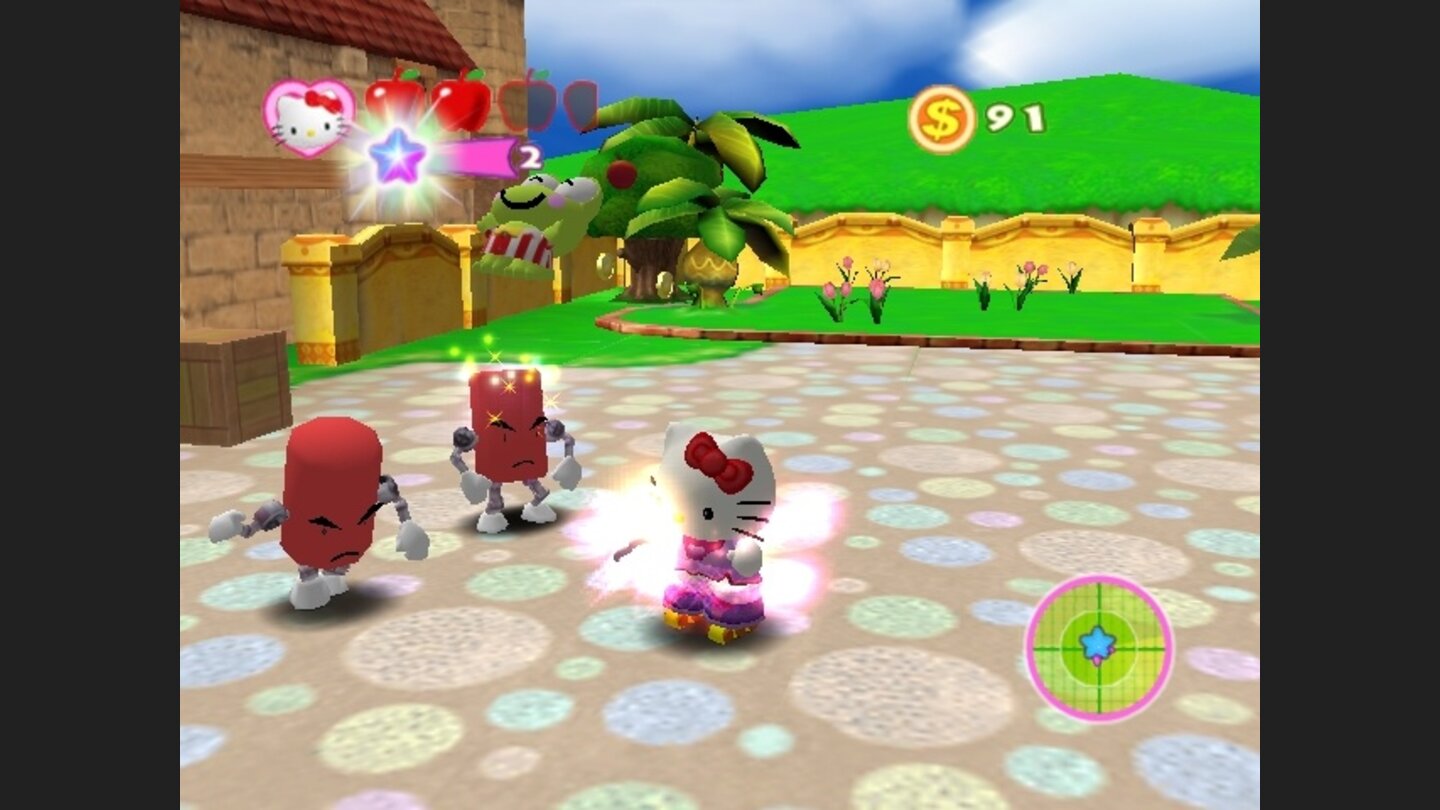Click the money count showing 91
1440x810 pixels.
1012,118
